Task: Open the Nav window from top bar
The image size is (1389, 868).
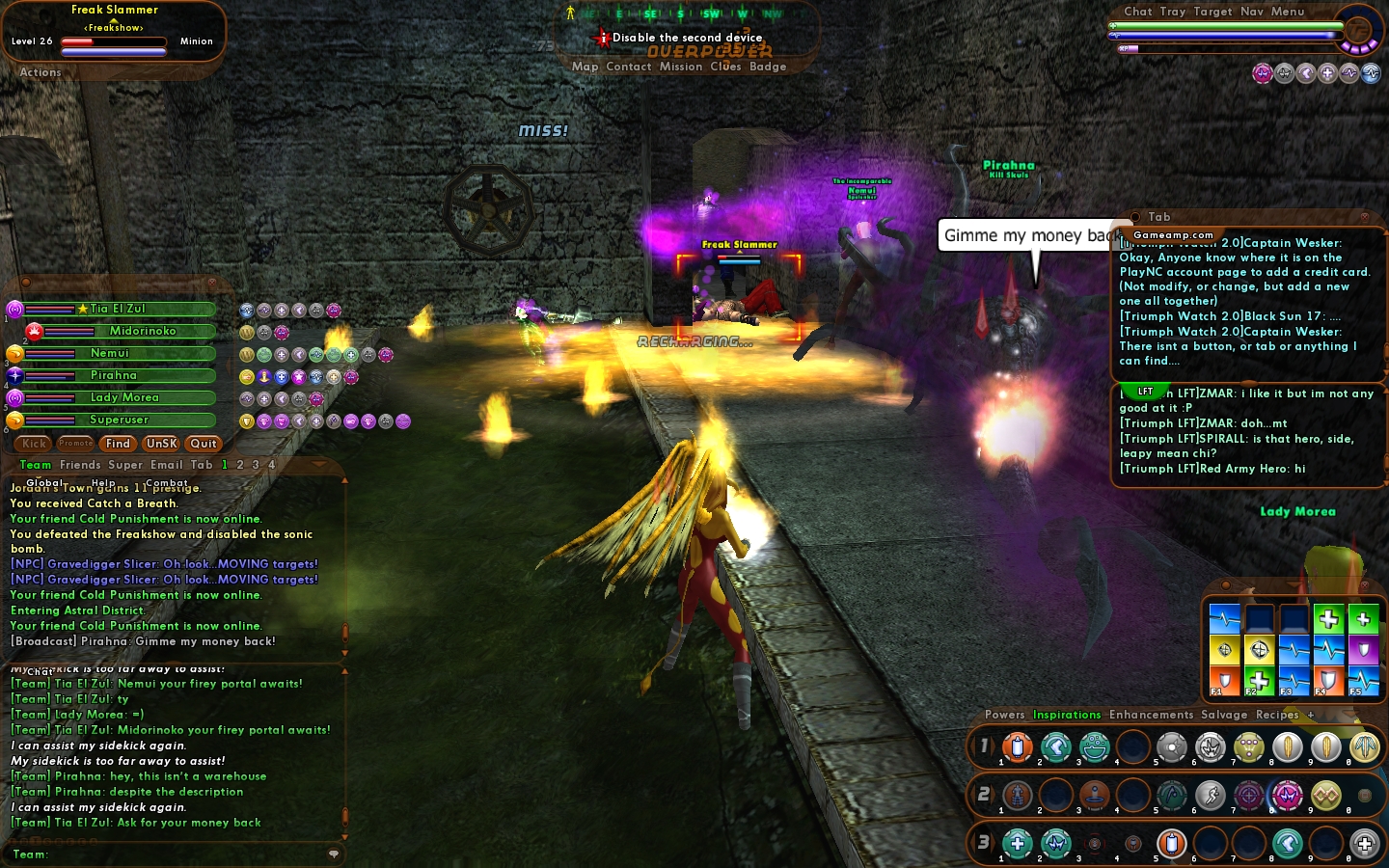Action: coord(1251,12)
